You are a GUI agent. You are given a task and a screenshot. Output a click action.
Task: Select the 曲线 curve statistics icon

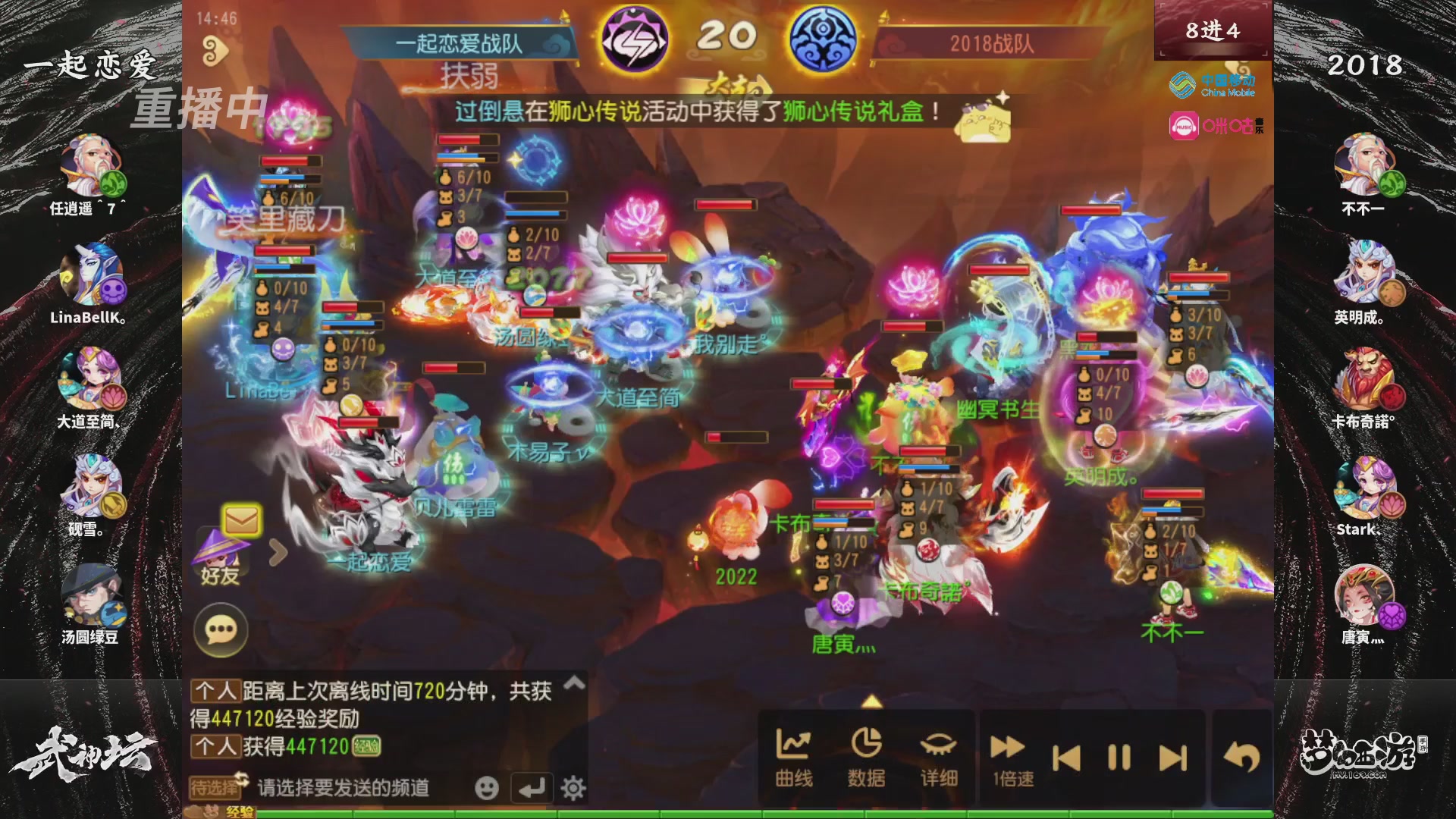click(793, 755)
